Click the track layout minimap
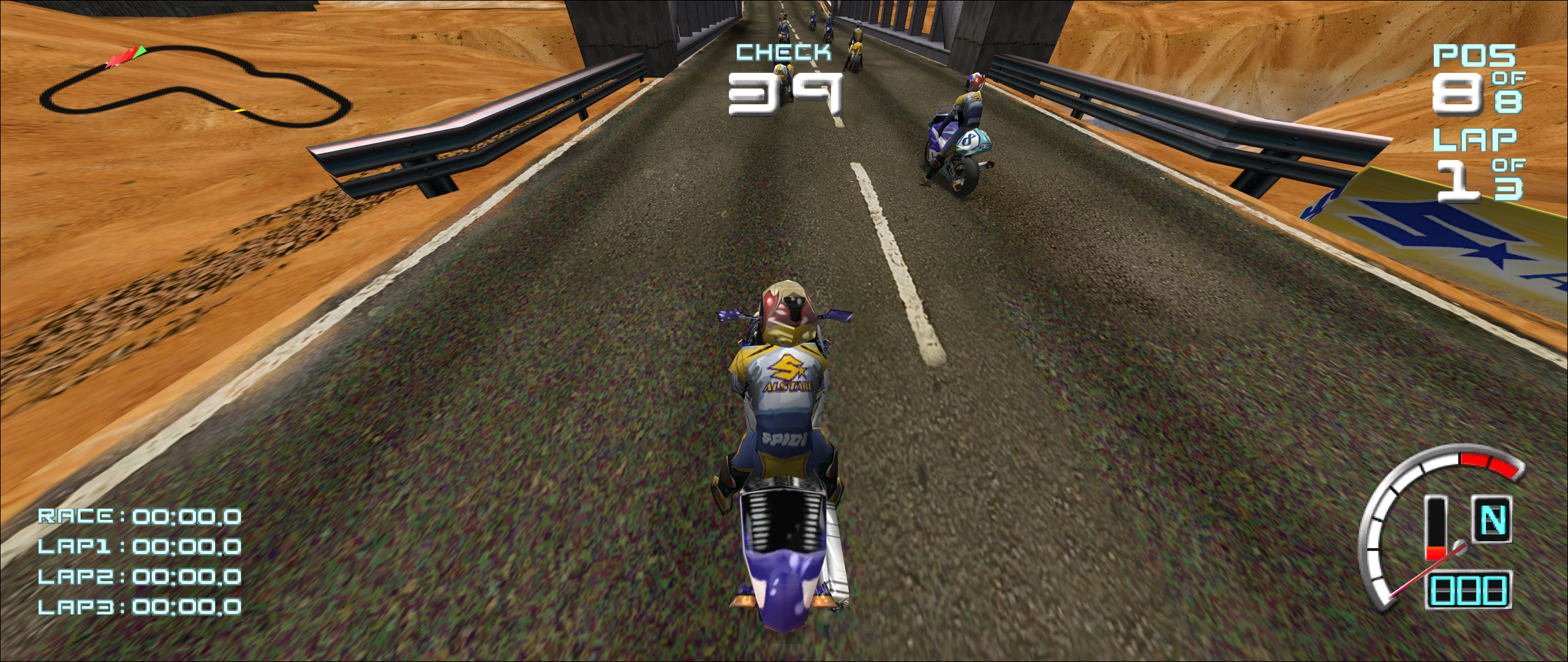Viewport: 1568px width, 662px height. click(x=195, y=88)
